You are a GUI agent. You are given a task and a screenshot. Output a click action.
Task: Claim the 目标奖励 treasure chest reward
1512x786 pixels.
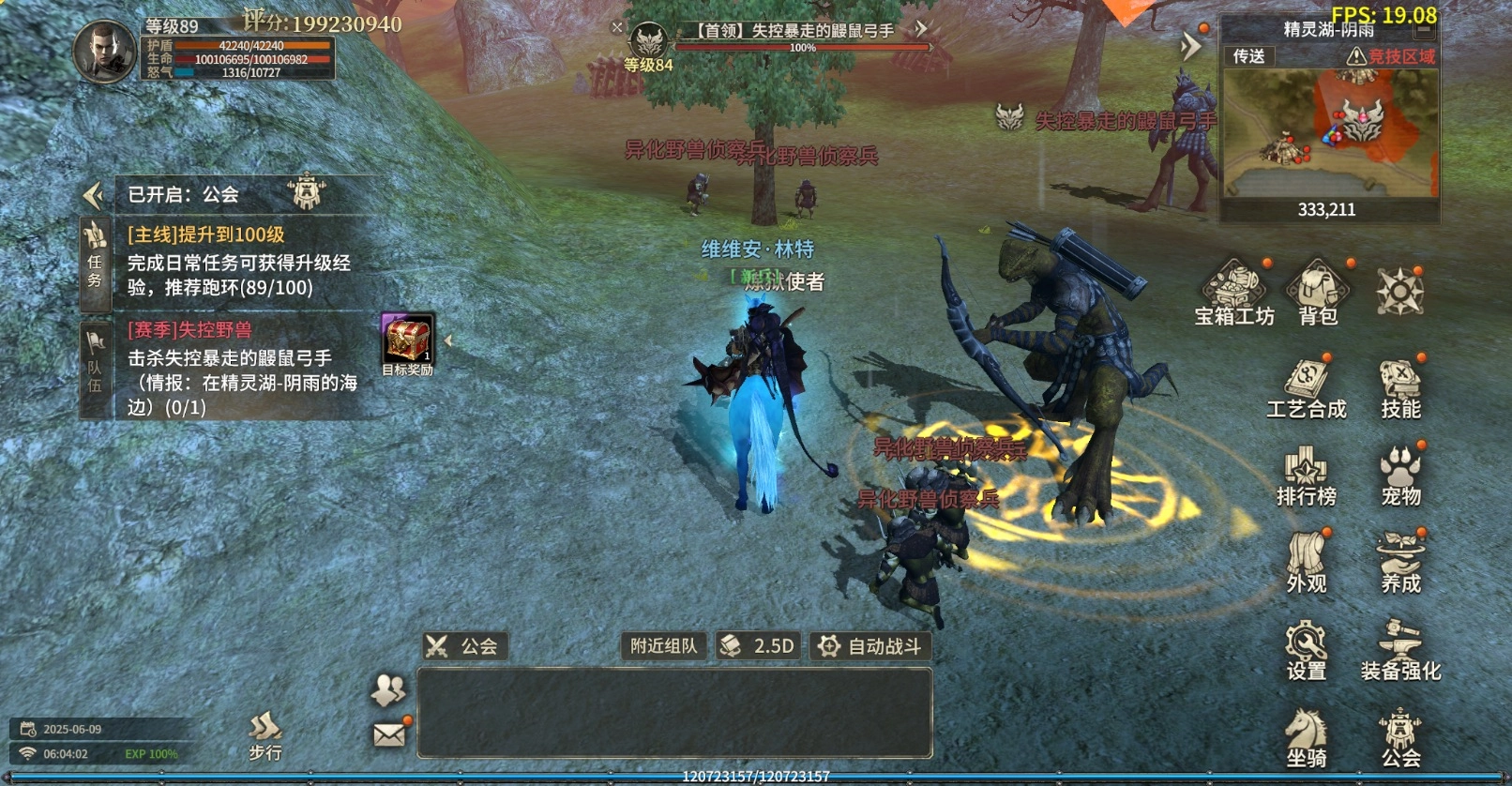[x=407, y=340]
